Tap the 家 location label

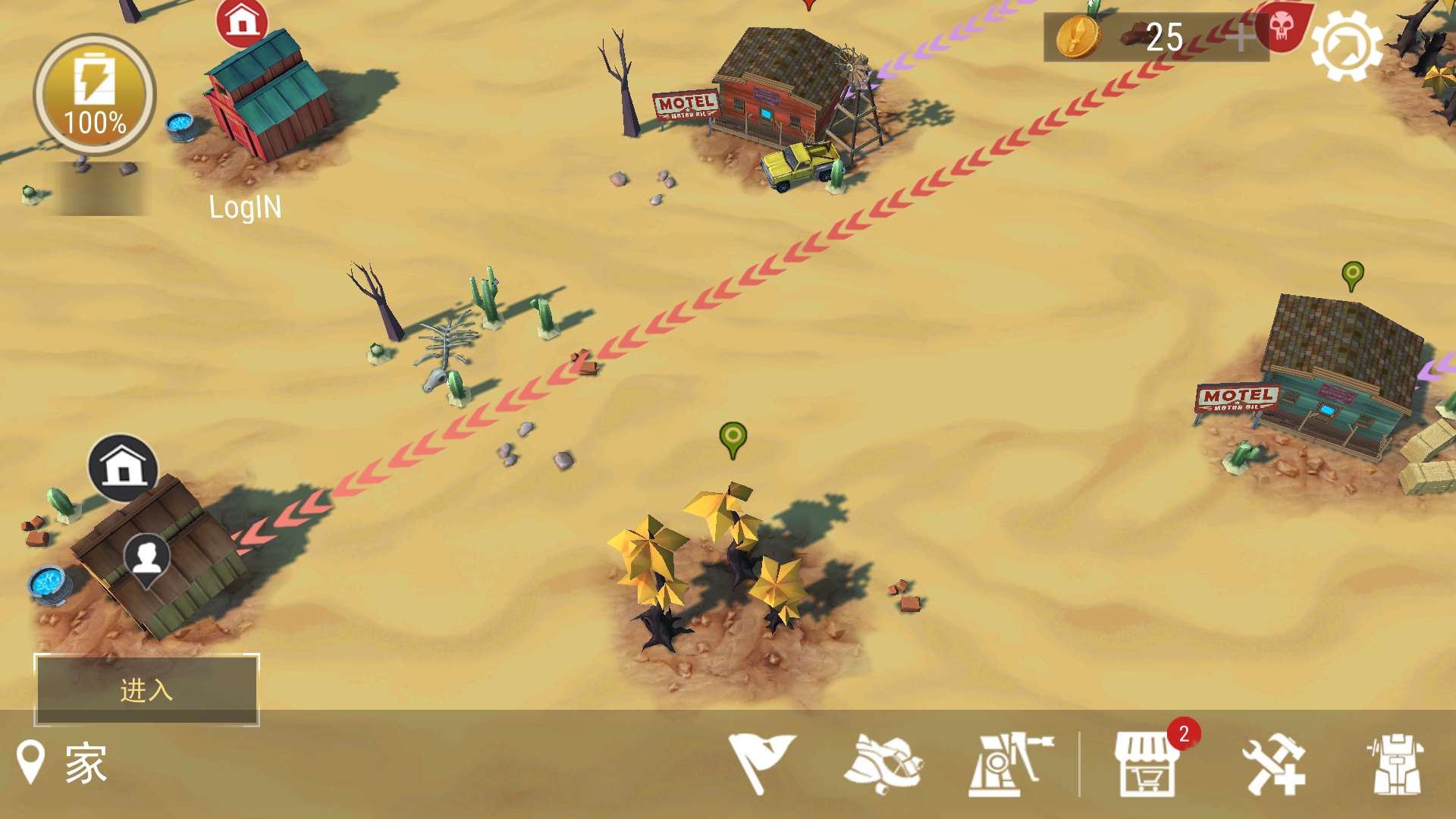click(85, 763)
